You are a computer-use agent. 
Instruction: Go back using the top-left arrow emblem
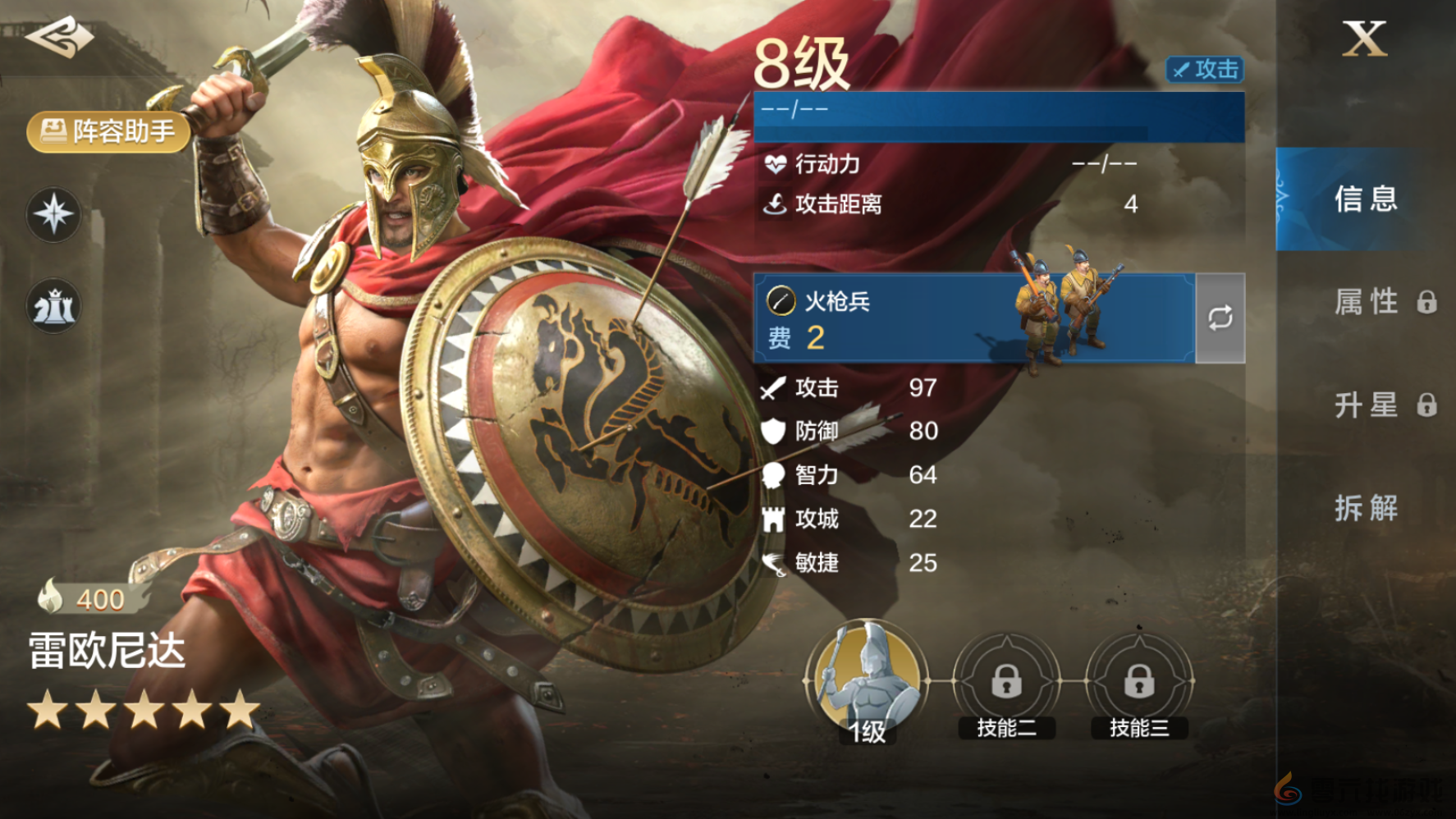pyautogui.click(x=59, y=37)
